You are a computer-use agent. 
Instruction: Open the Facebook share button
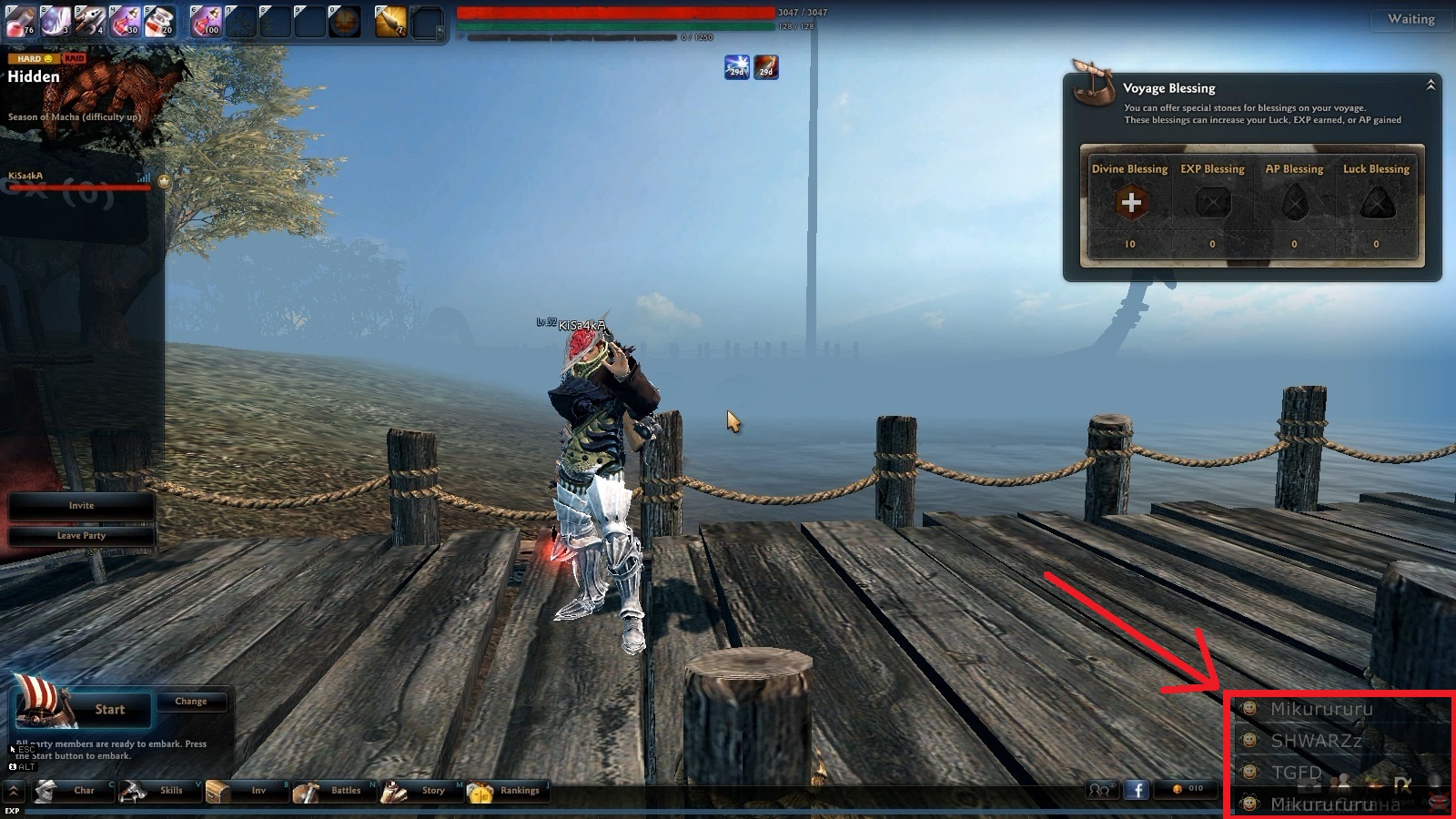tap(1136, 790)
